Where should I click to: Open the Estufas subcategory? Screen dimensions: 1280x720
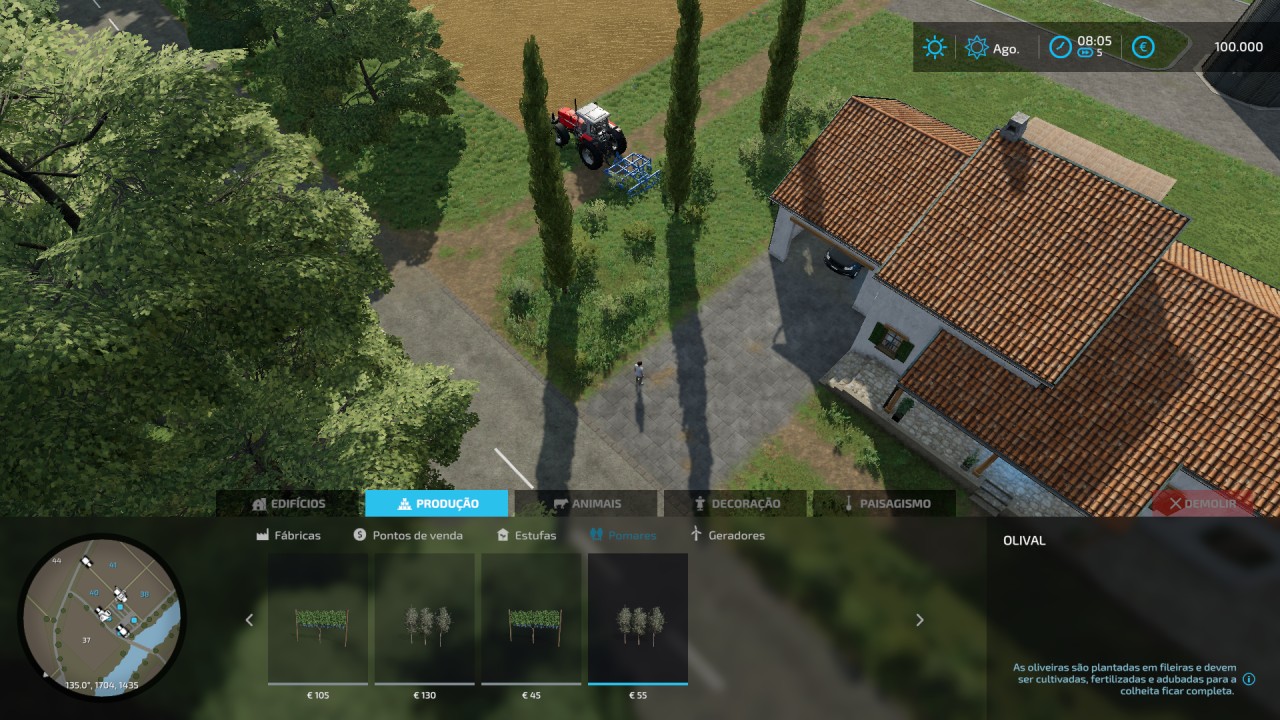[527, 535]
